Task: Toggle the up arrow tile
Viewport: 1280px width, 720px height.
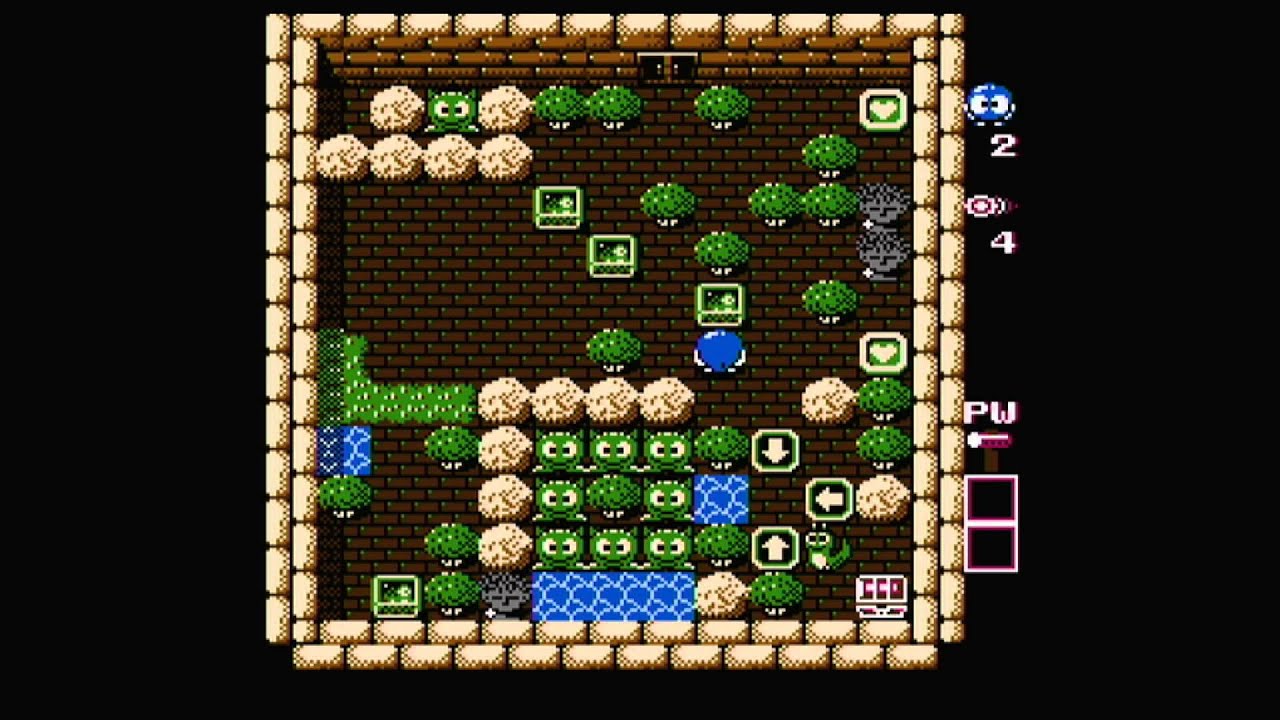Action: click(x=774, y=548)
